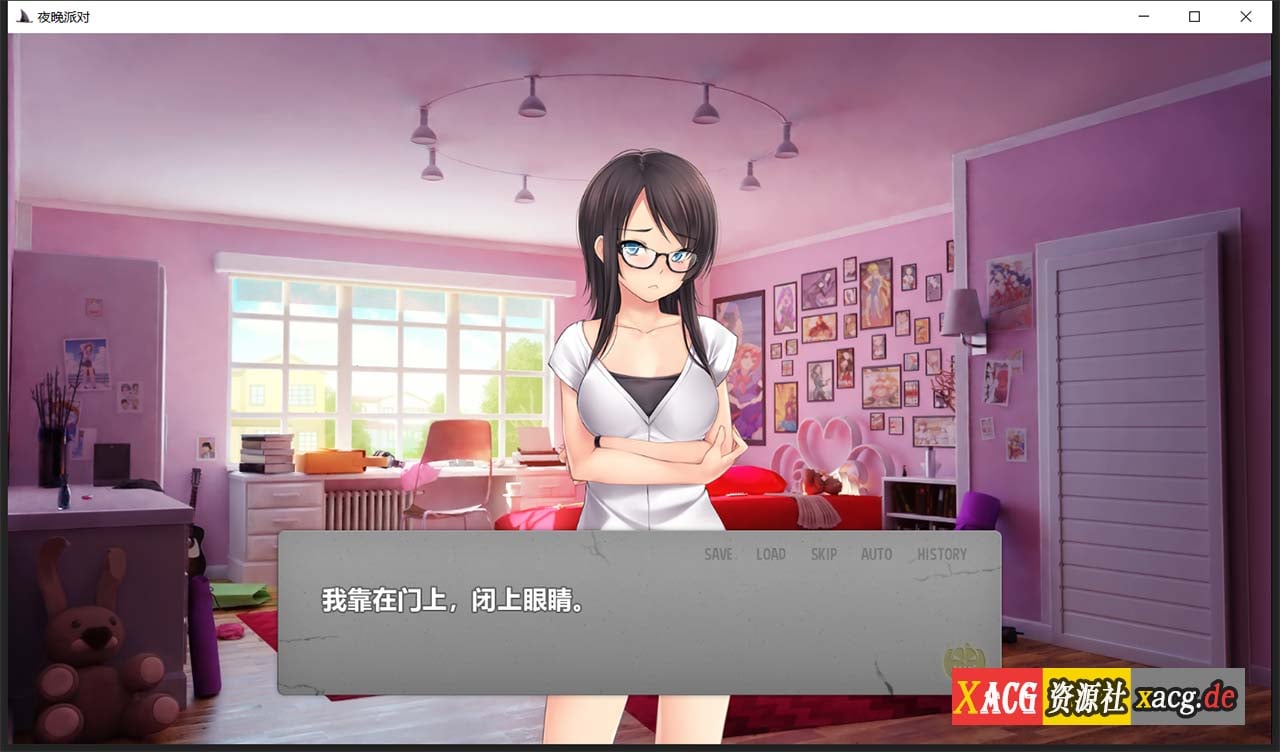Toggle AUTO mode back off
This screenshot has width=1280, height=752.
point(876,553)
